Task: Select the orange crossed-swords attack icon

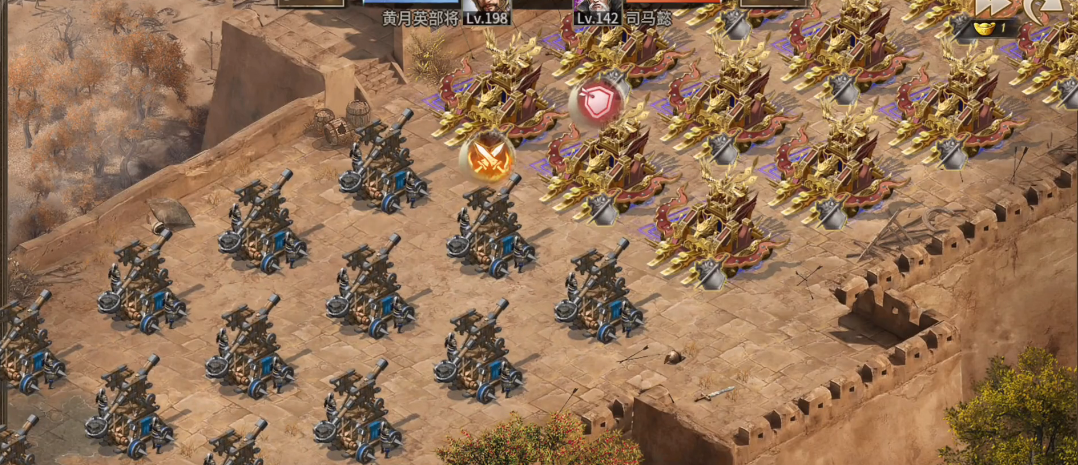Action: (488, 158)
